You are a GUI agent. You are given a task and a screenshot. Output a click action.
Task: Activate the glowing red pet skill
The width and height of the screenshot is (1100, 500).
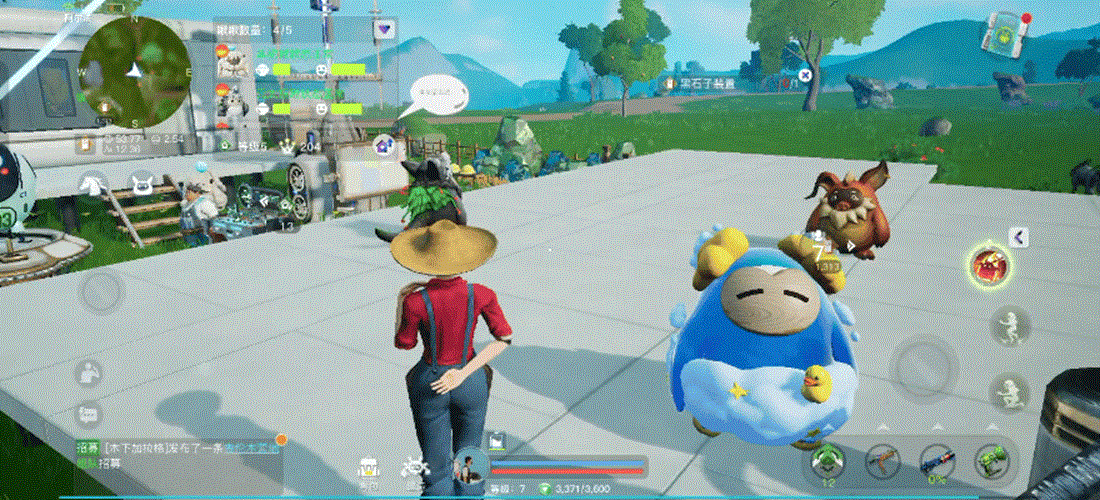(x=991, y=265)
